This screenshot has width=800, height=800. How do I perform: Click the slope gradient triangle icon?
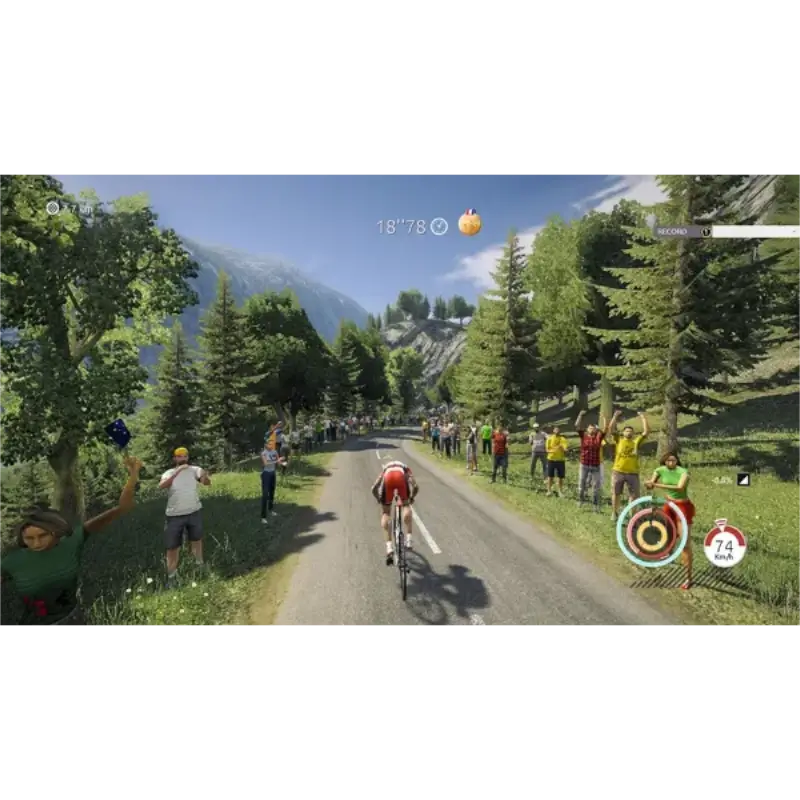coord(743,480)
